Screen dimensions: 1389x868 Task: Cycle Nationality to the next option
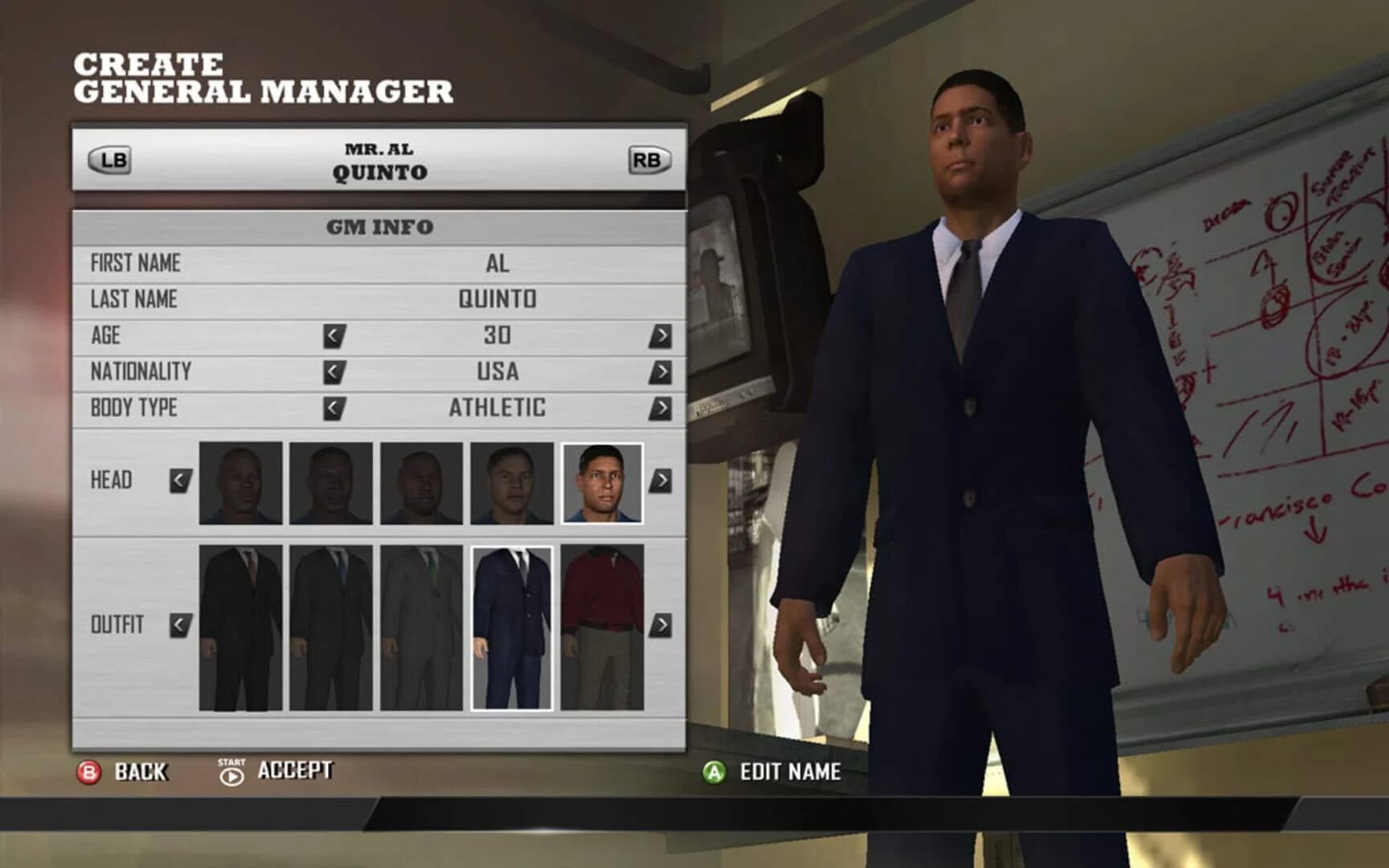tap(661, 371)
